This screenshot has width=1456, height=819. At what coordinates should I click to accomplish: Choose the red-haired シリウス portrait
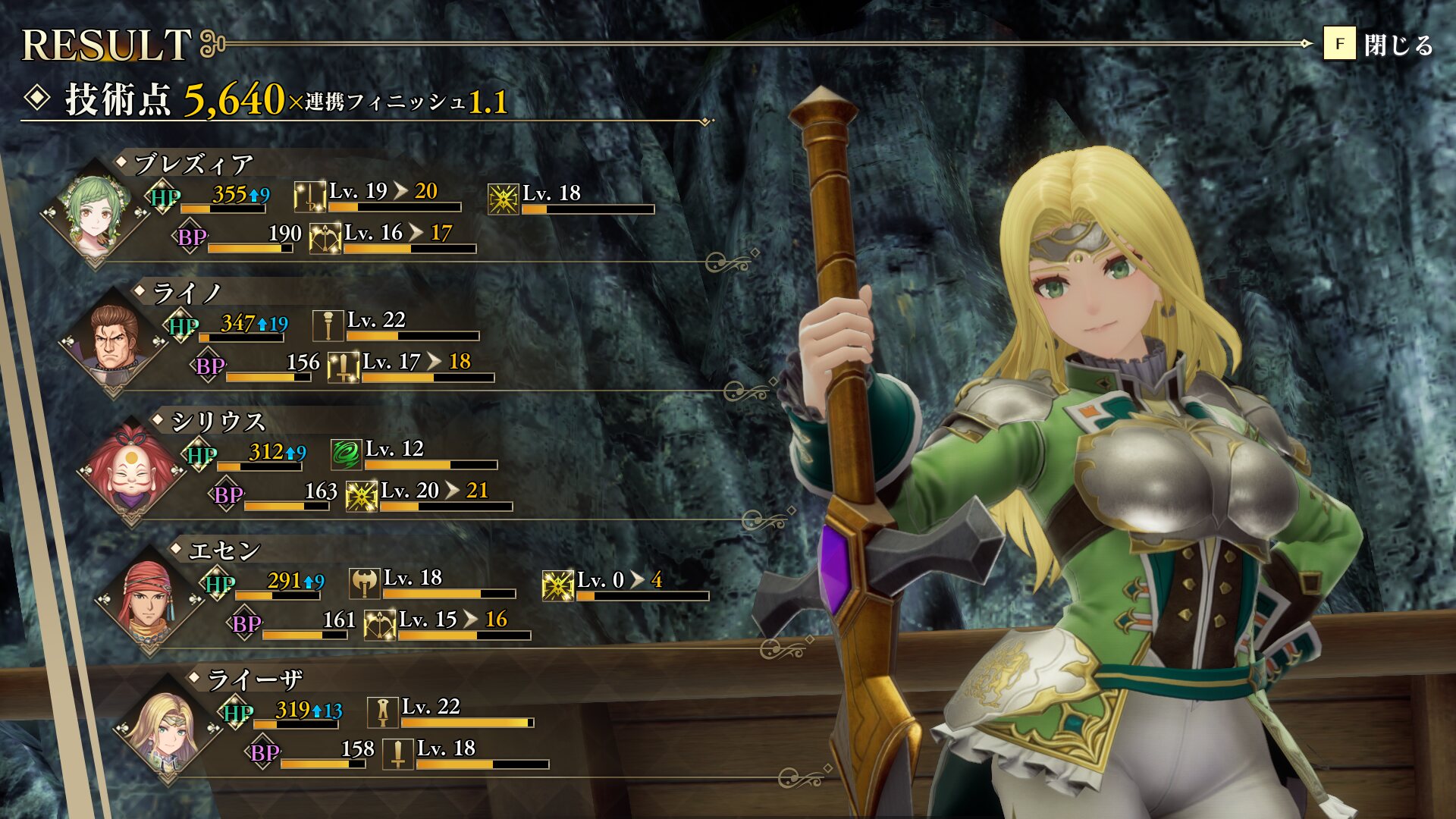(132, 472)
